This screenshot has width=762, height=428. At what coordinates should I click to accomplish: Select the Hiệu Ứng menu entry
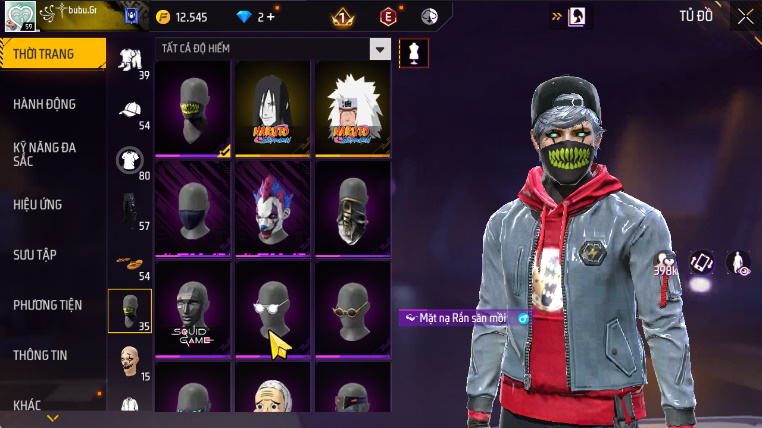(38, 205)
